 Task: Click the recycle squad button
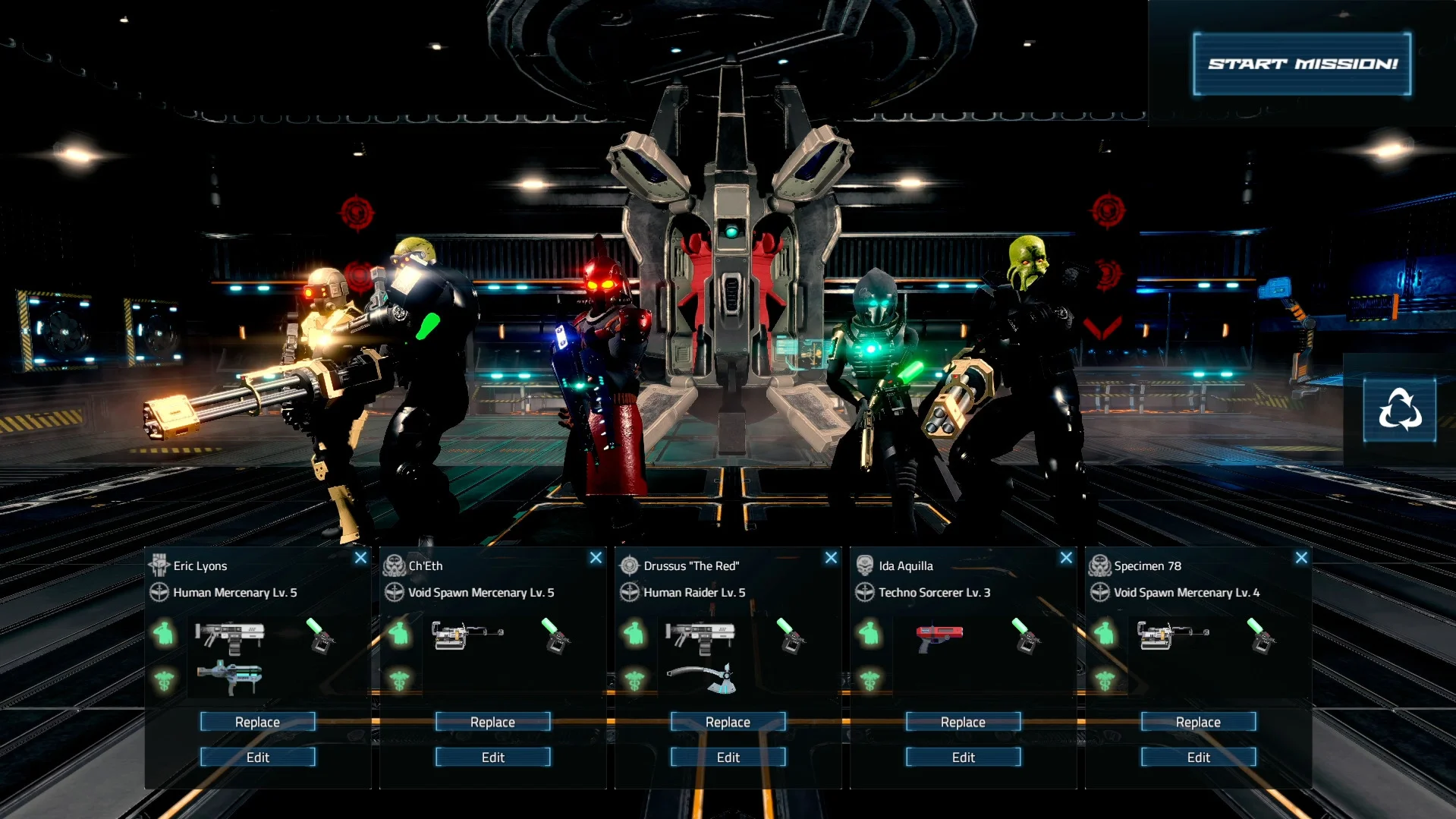click(x=1399, y=410)
